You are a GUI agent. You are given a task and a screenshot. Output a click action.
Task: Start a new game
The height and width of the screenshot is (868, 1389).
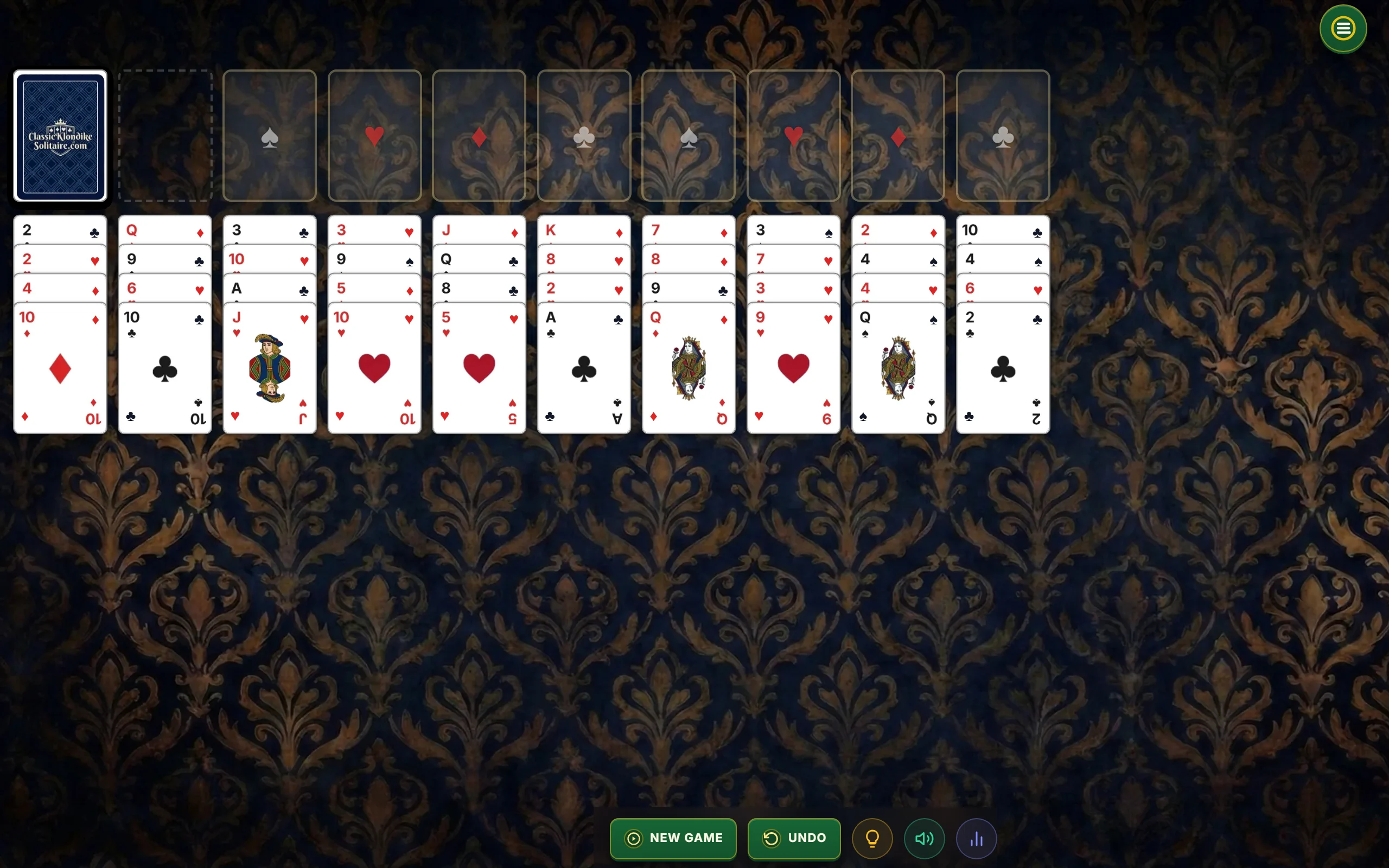tap(673, 838)
